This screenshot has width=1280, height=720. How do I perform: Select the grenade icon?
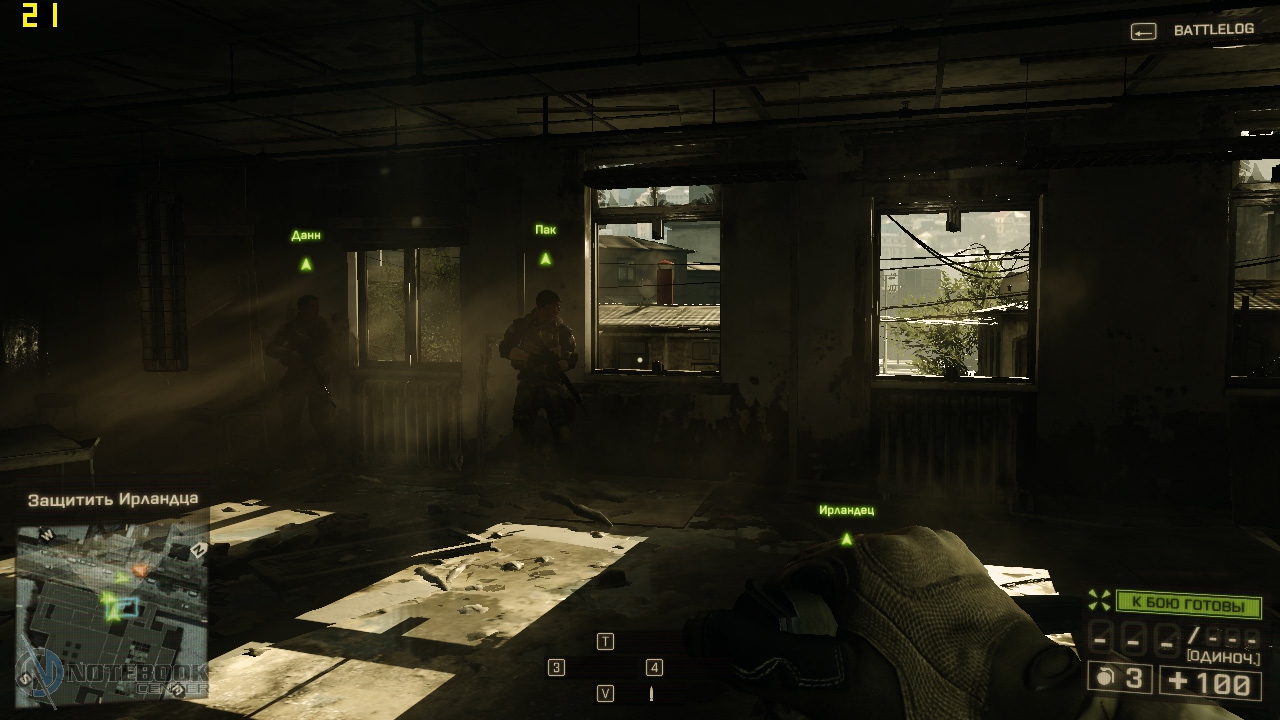click(1105, 678)
